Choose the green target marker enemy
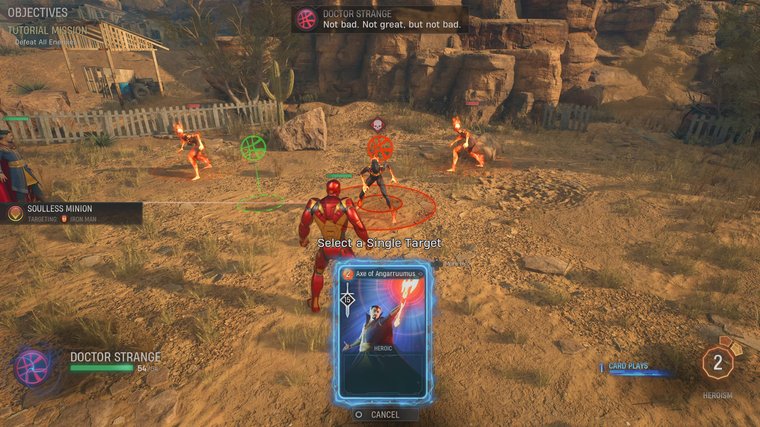760x427 pixels. click(254, 148)
